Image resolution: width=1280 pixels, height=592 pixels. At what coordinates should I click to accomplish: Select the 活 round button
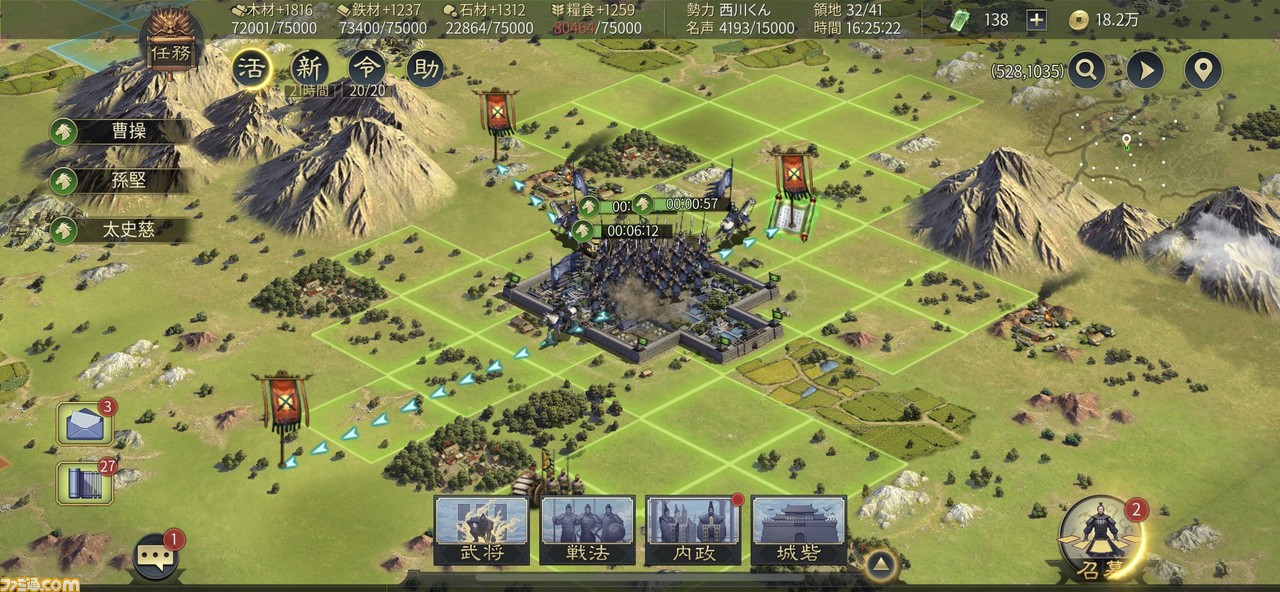click(x=251, y=68)
